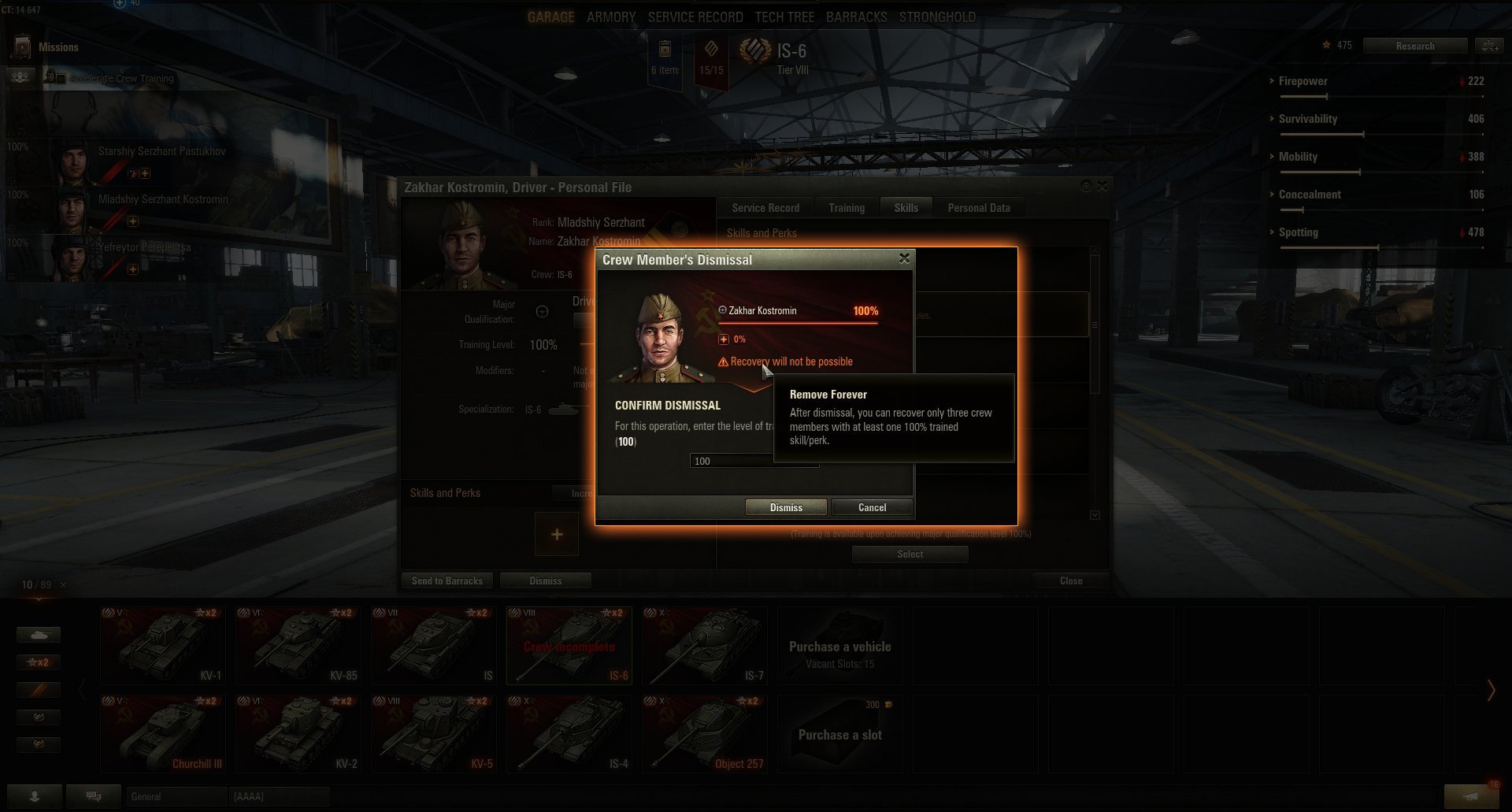This screenshot has width=1512, height=812.
Task: Confirm dismissal with the Dismiss button
Action: click(785, 507)
